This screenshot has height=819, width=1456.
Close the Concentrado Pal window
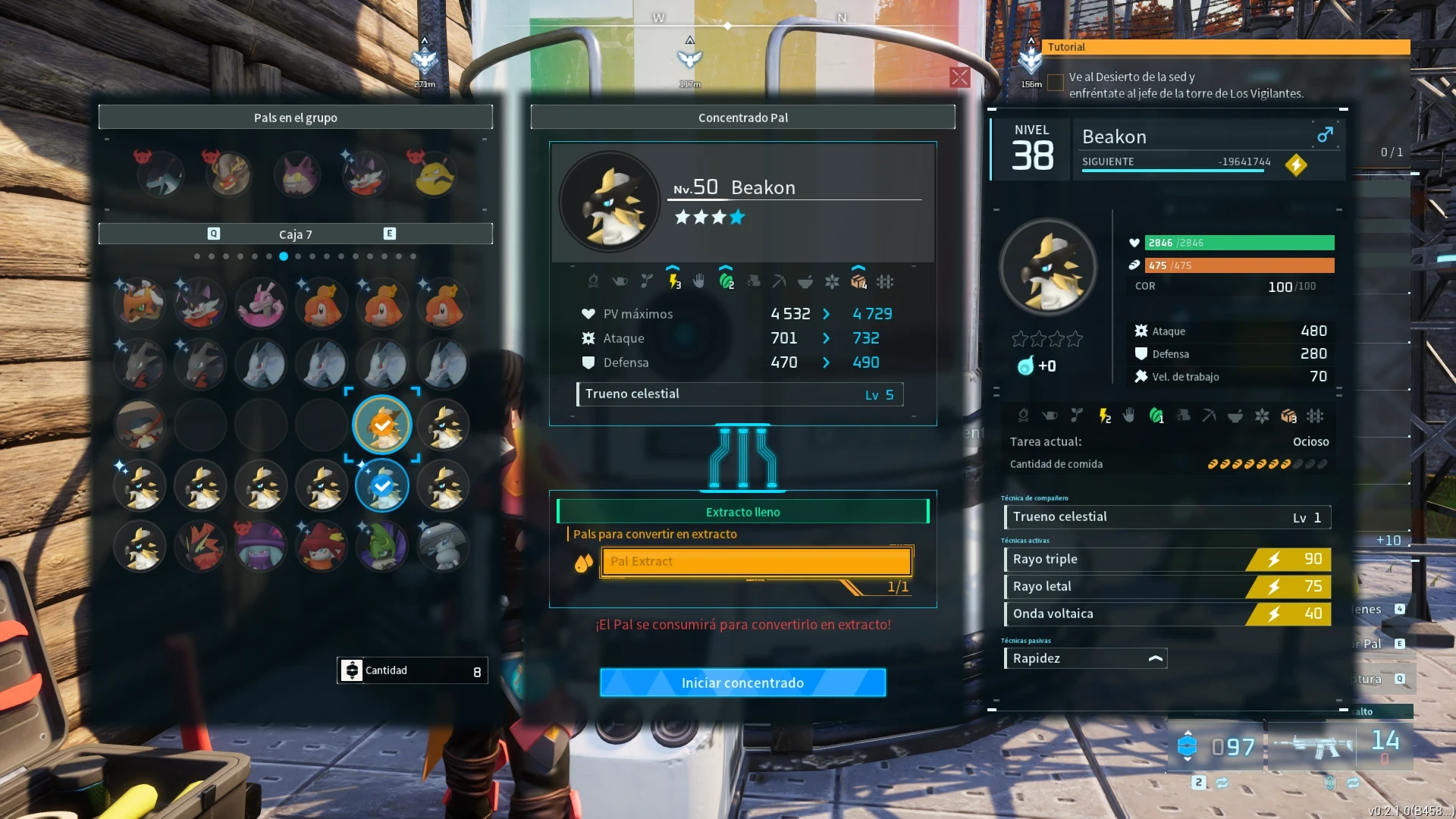click(x=959, y=77)
